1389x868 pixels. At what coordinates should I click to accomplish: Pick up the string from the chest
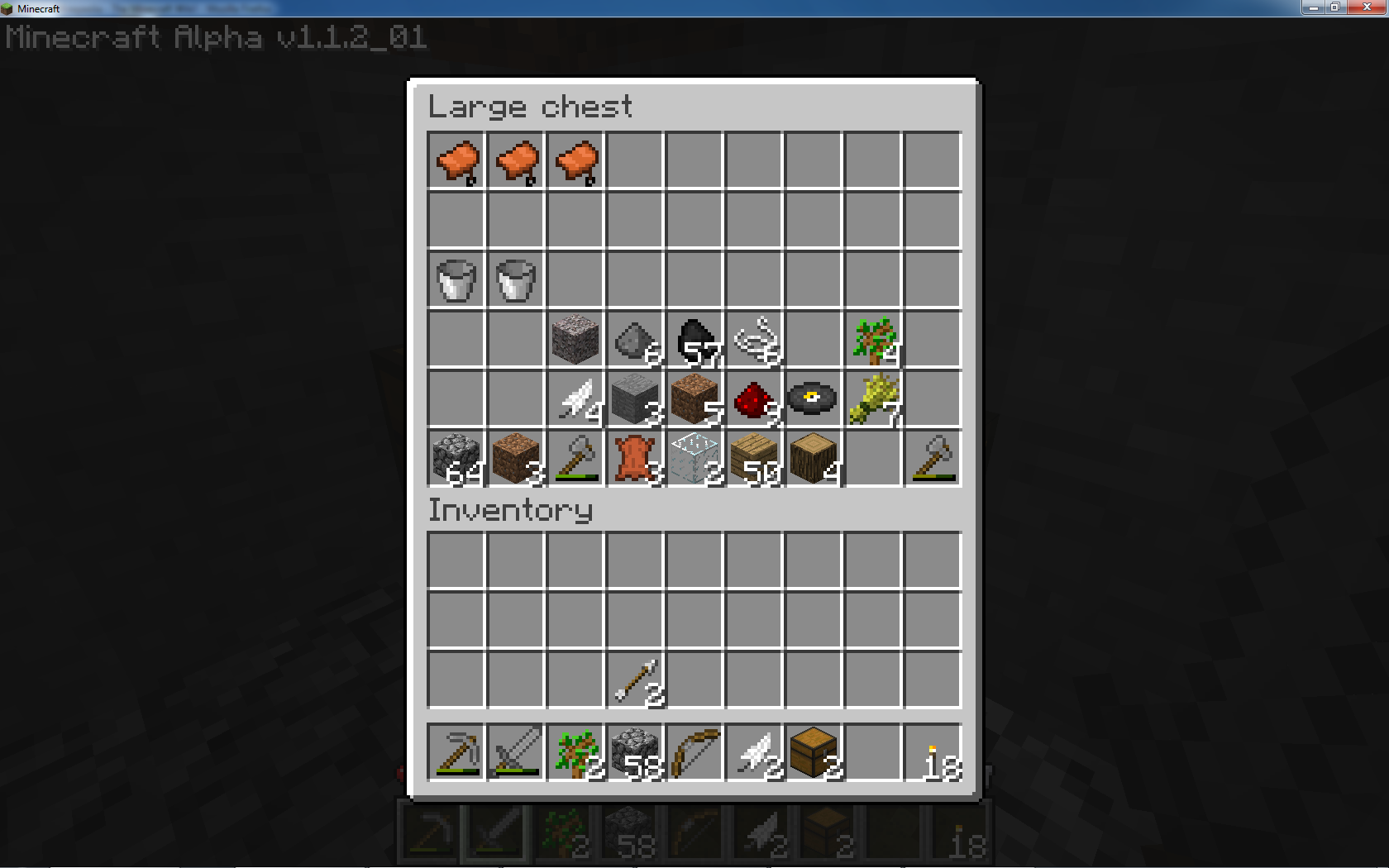(x=754, y=340)
